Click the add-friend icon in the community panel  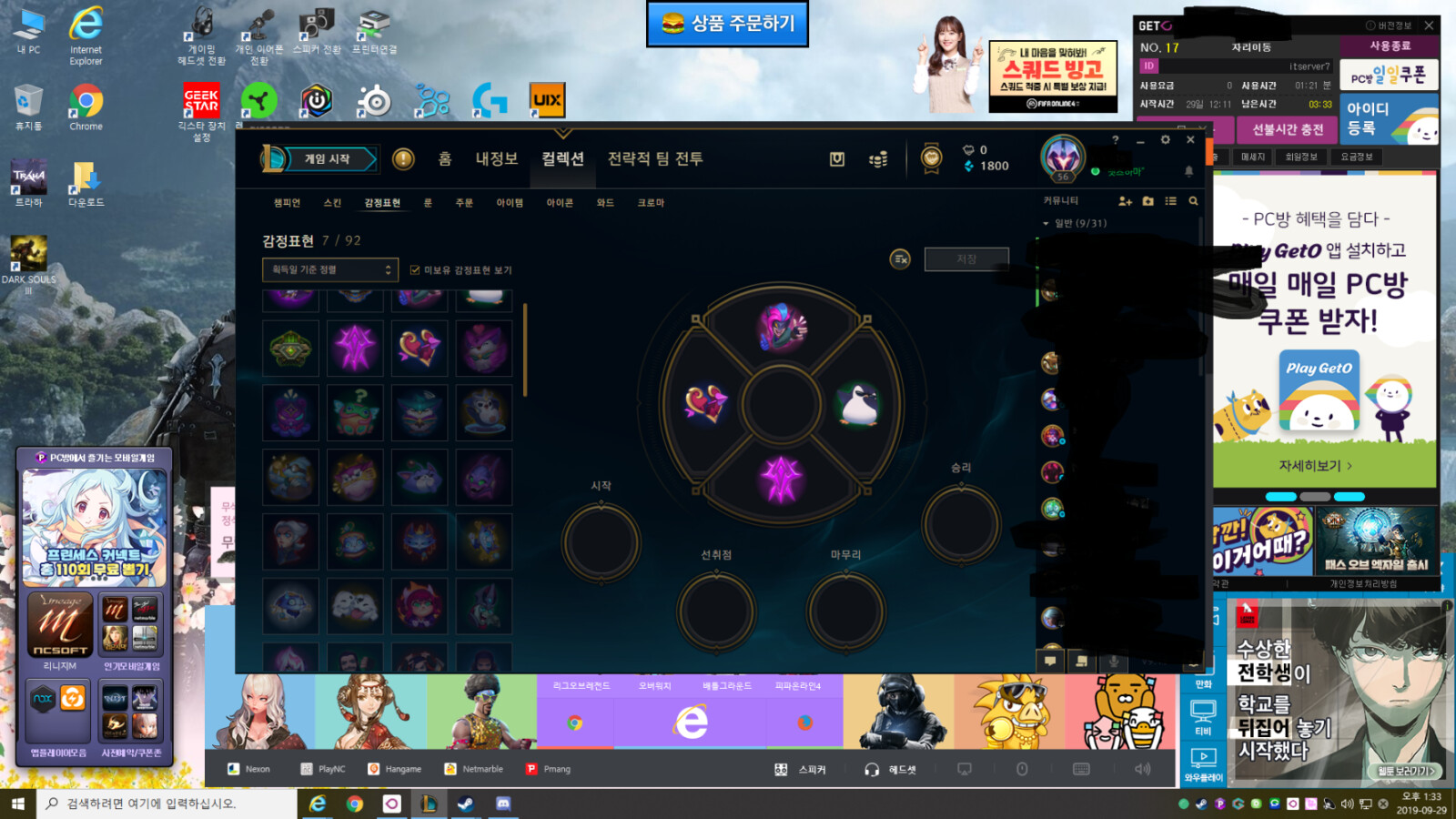click(1126, 201)
